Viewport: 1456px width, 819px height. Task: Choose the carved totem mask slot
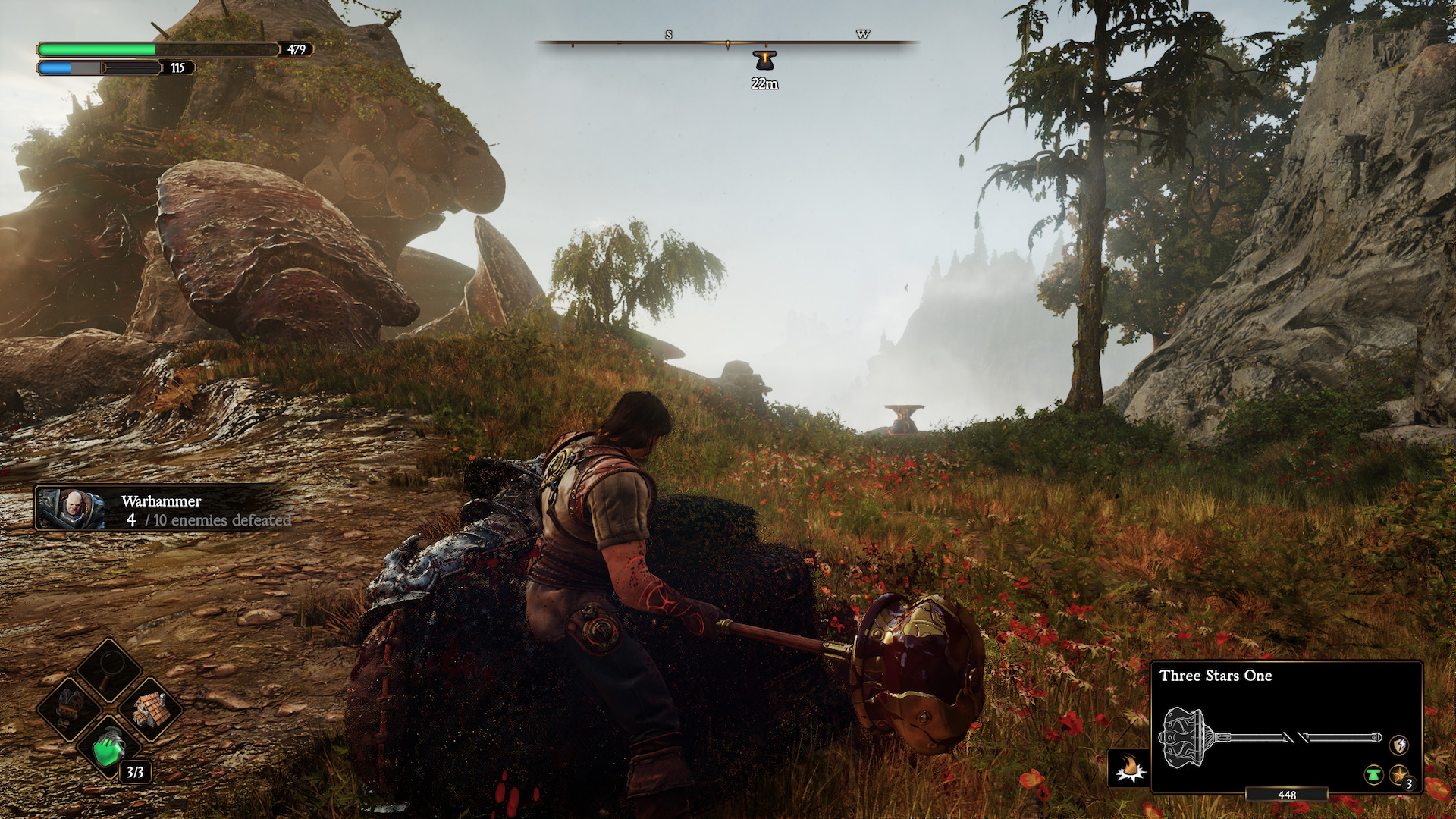pos(70,707)
